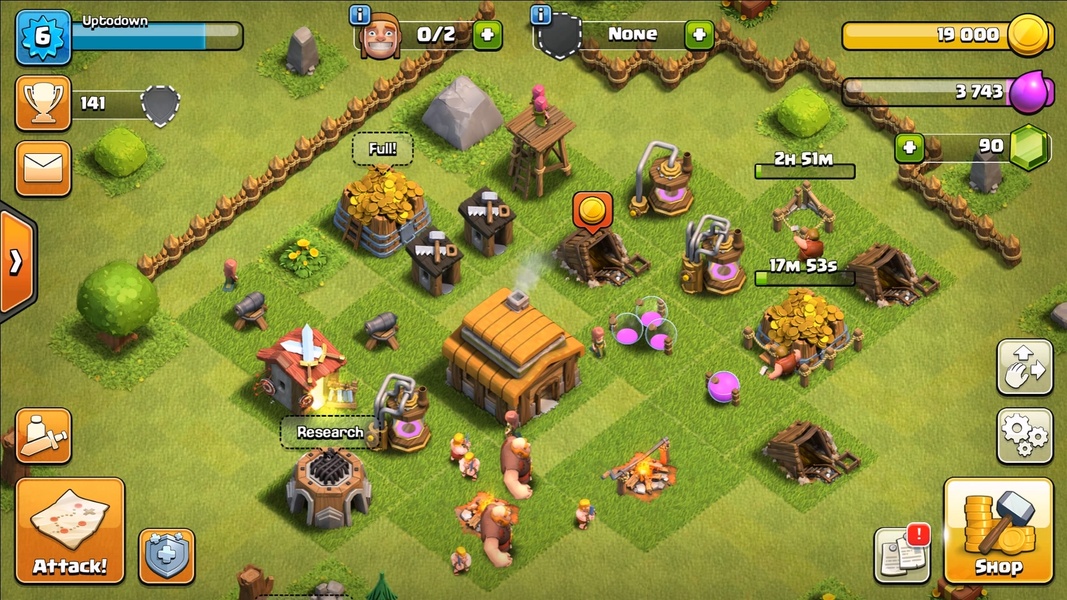Tap the Full! gold storage bubble
The width and height of the screenshot is (1067, 600).
pyautogui.click(x=382, y=150)
